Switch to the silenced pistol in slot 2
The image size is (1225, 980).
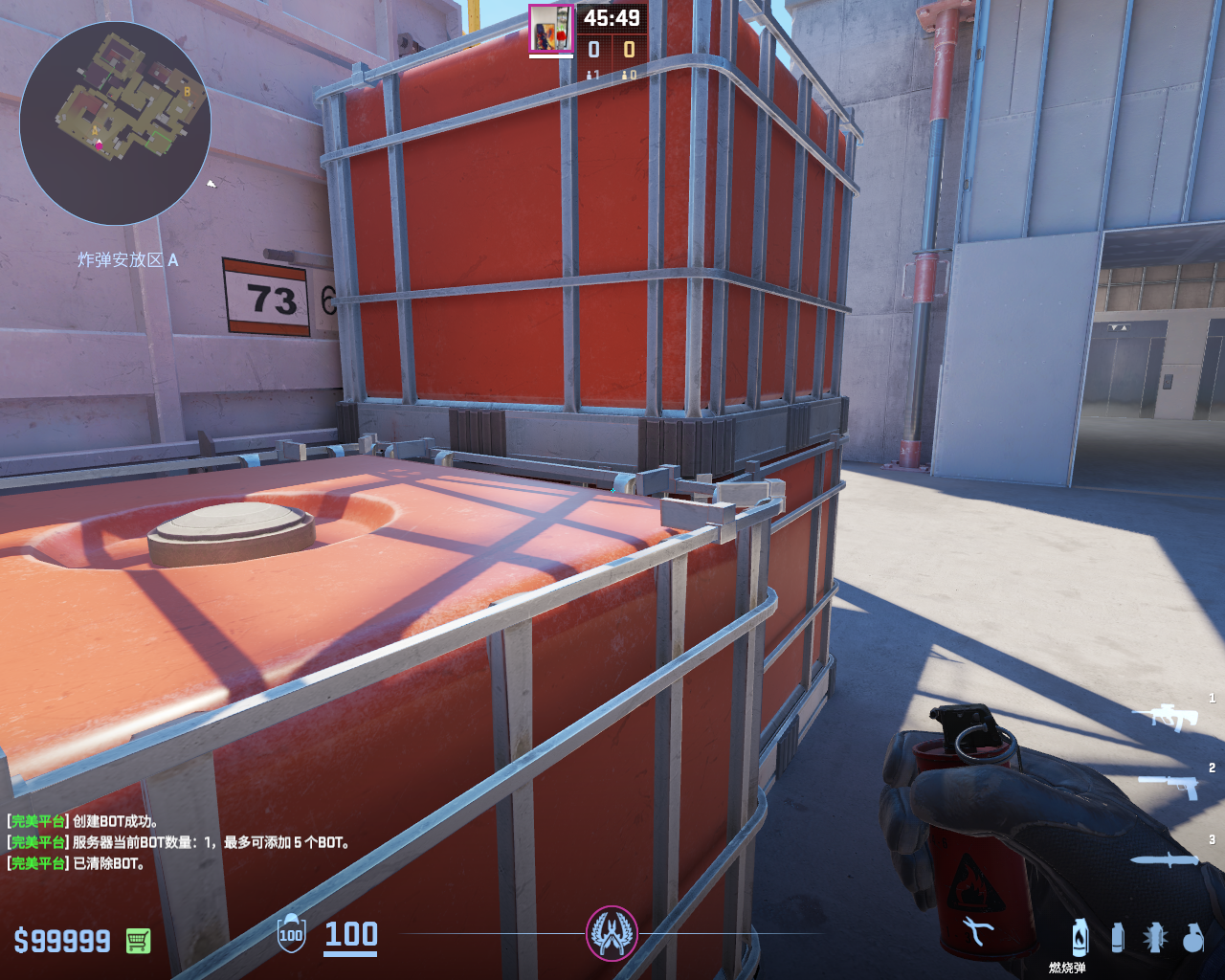pos(1169,786)
